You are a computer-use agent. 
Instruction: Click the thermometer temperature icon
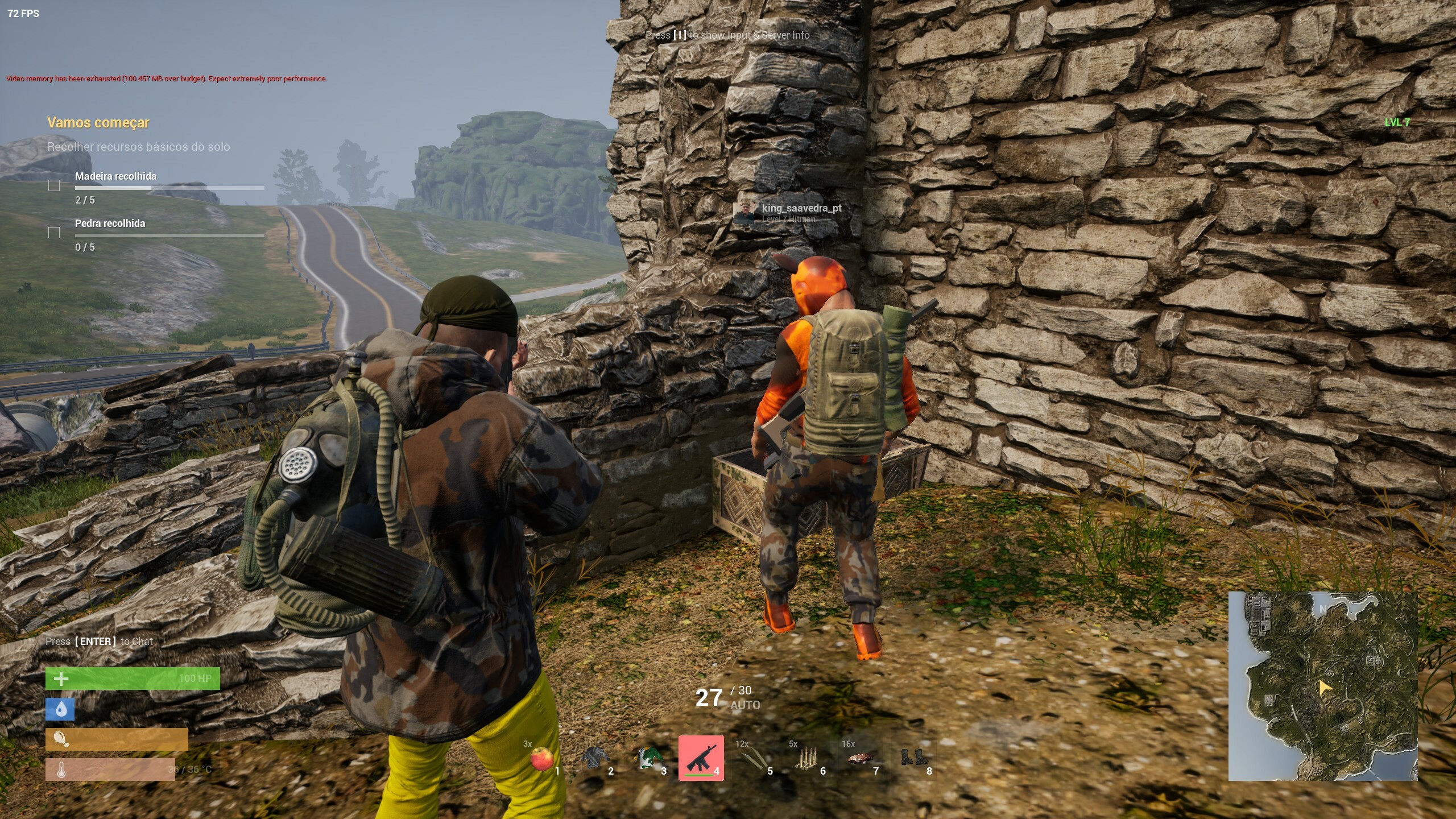(61, 770)
